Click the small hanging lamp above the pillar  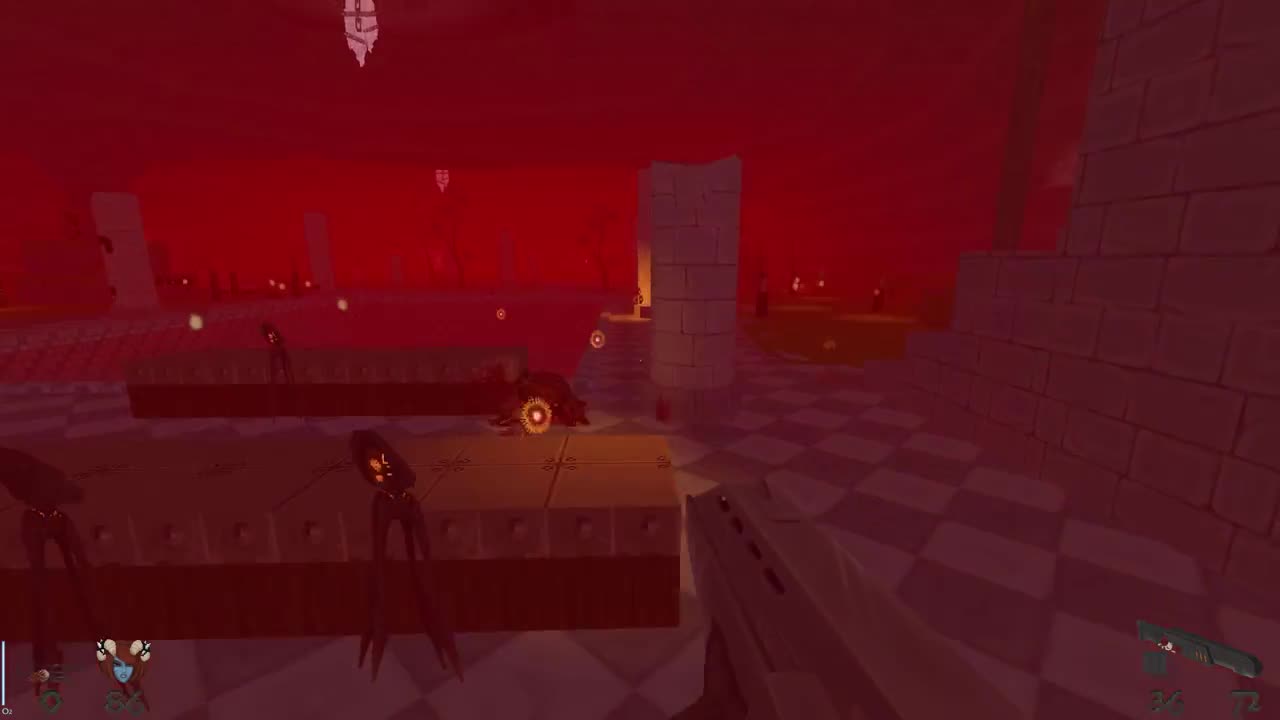(x=442, y=177)
